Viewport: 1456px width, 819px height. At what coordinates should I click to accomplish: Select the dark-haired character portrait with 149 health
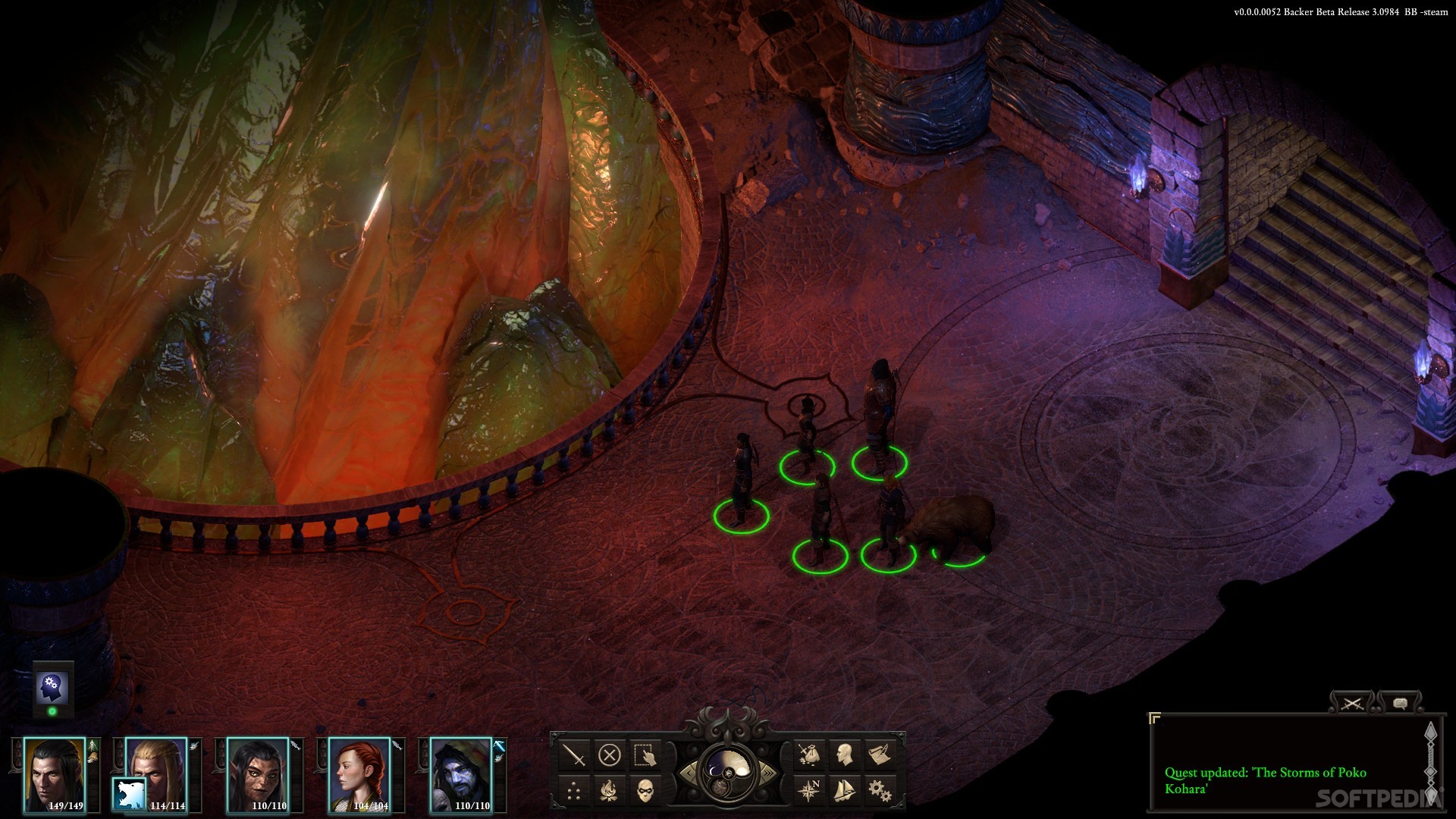click(x=54, y=773)
